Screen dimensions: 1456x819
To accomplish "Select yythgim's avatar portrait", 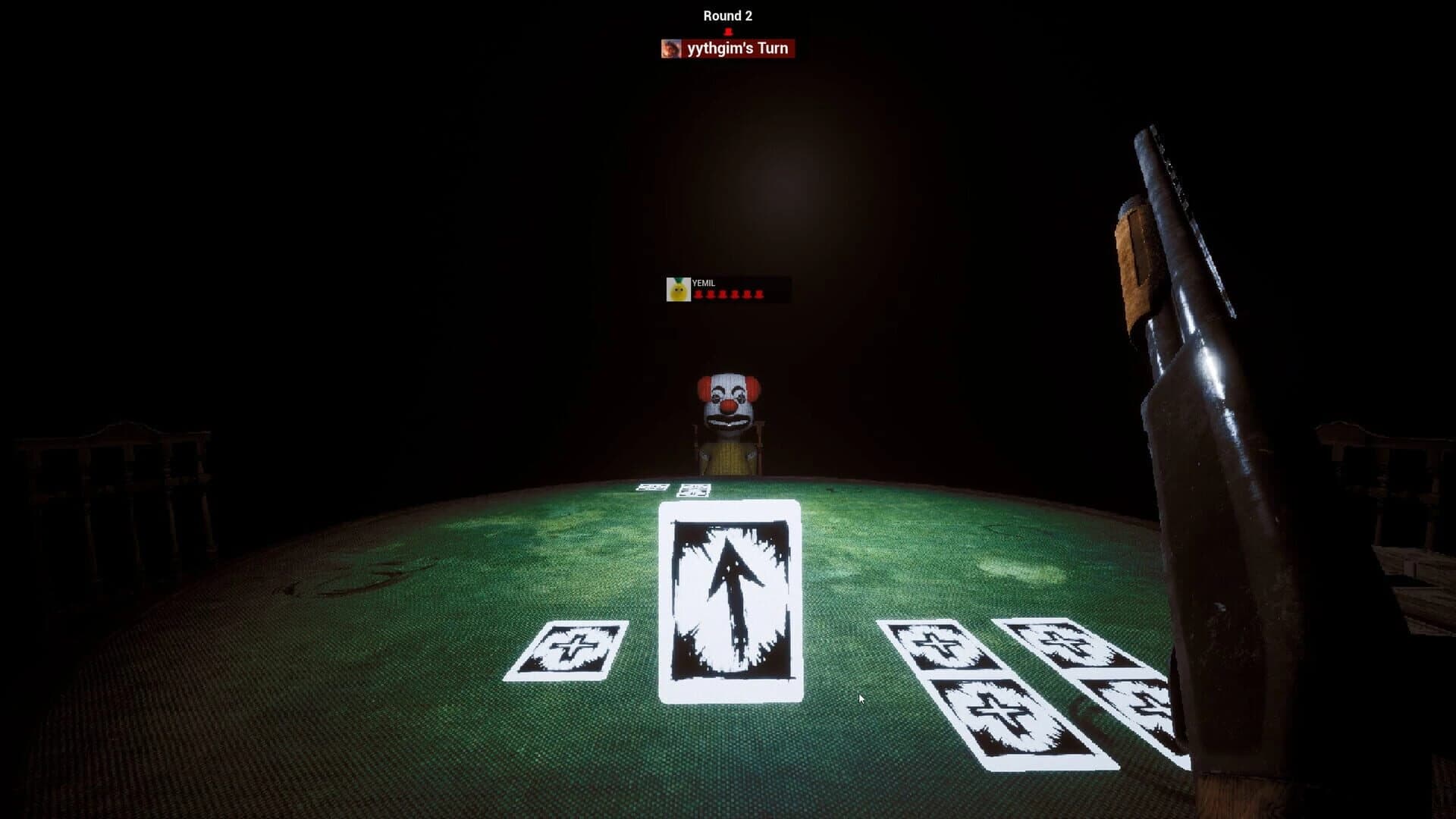I will pos(670,49).
